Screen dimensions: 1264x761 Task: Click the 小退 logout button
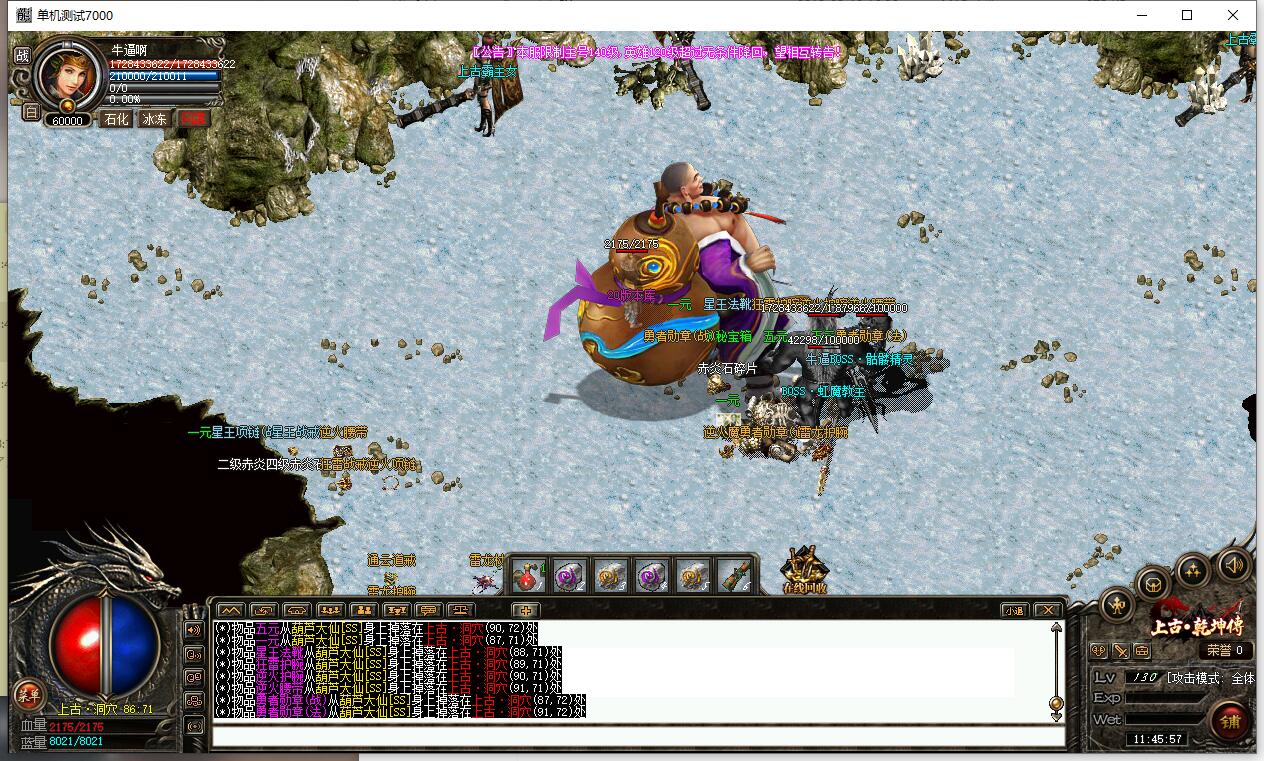click(x=1014, y=610)
